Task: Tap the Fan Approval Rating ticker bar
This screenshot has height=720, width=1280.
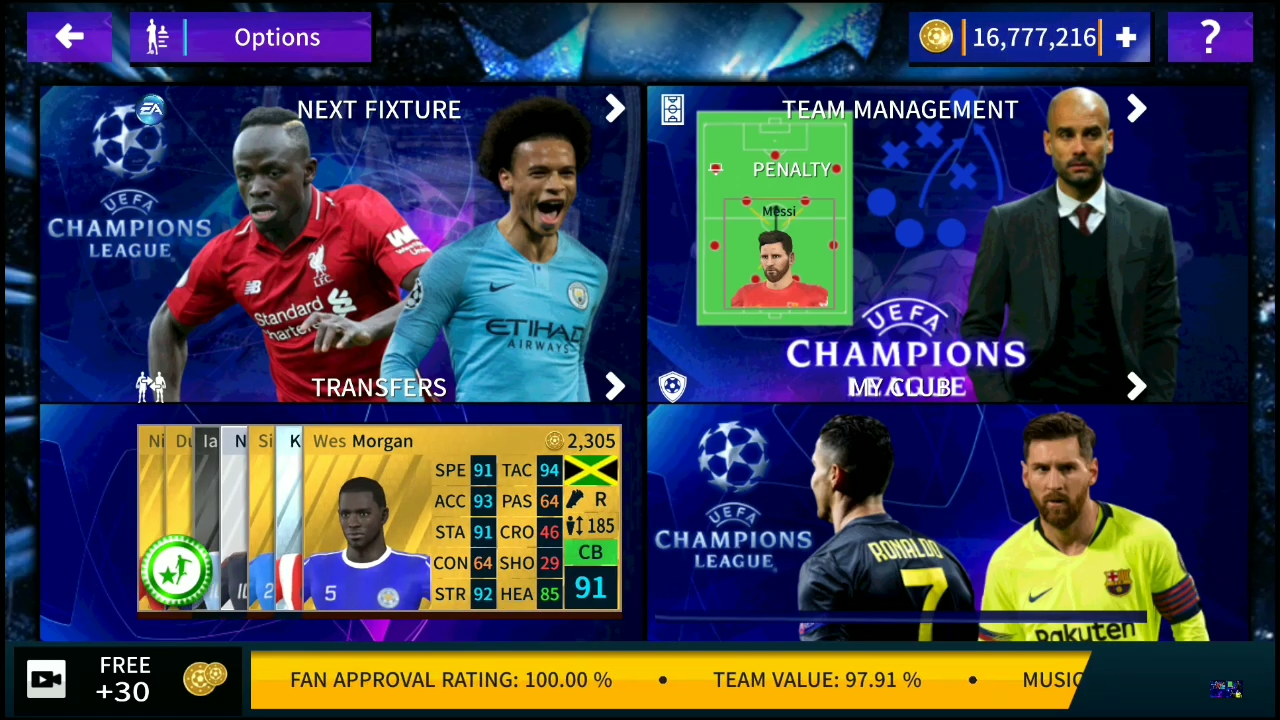Action: [450, 679]
